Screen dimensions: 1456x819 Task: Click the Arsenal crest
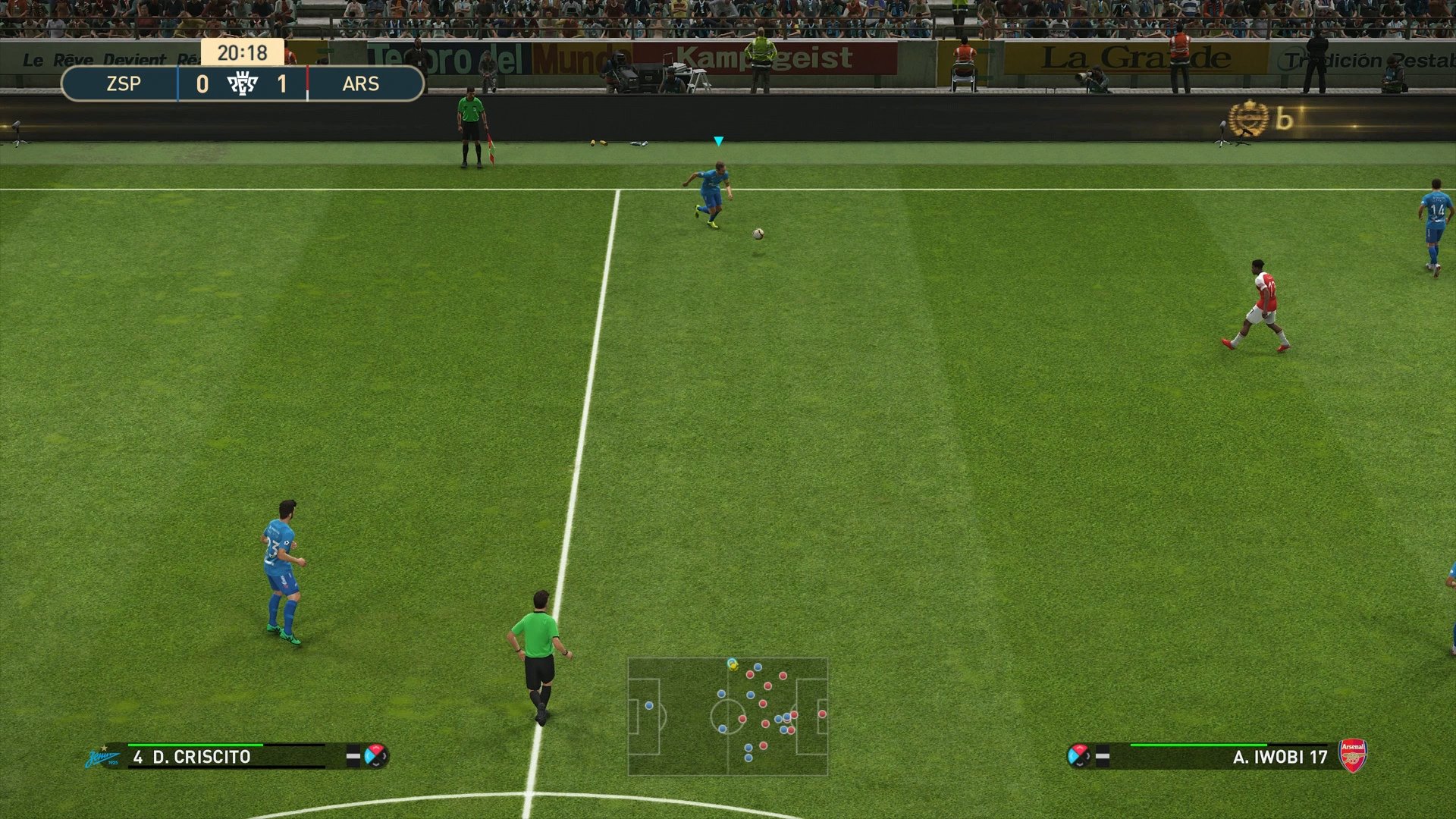click(x=1352, y=755)
